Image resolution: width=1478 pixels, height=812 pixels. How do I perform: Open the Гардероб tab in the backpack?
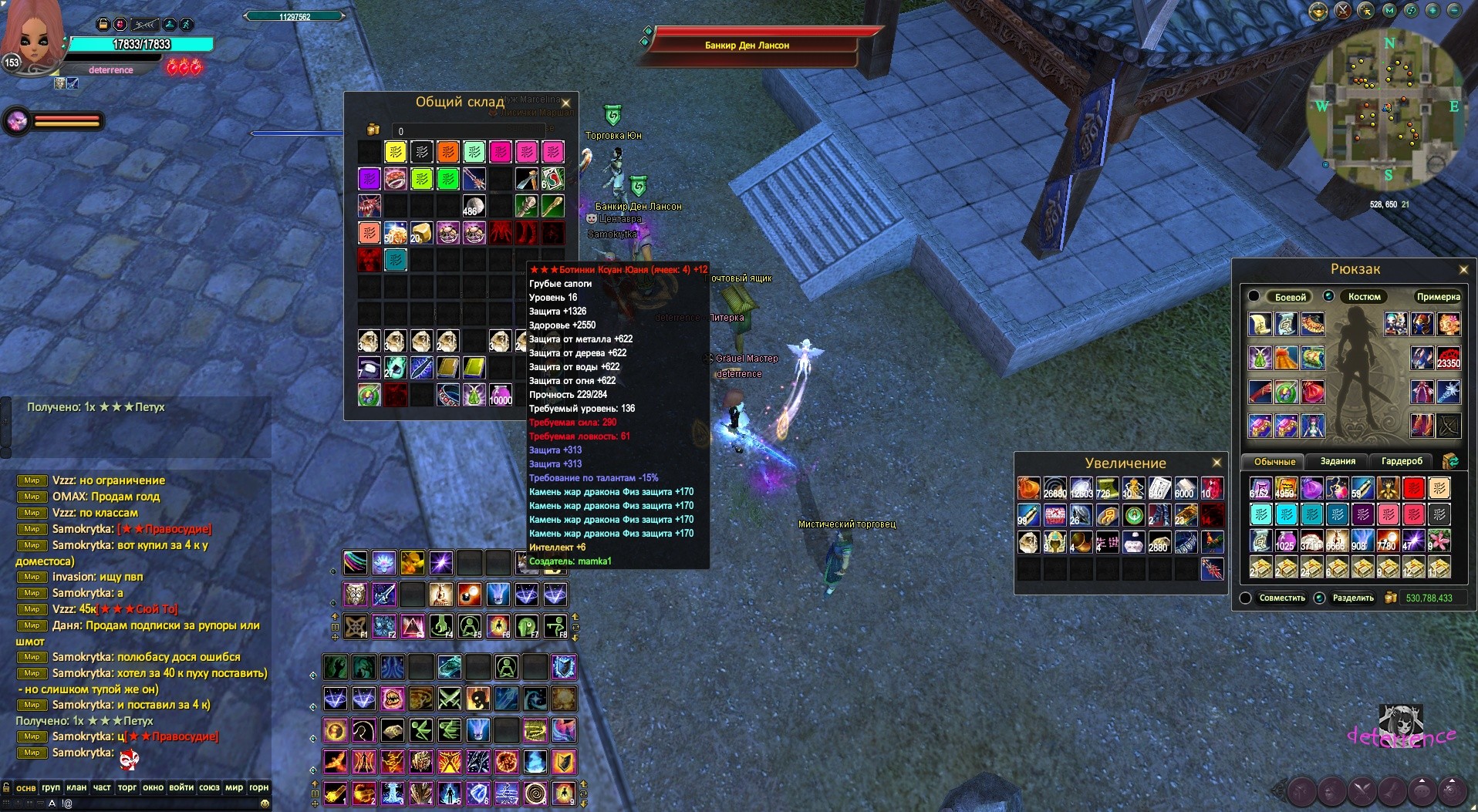[x=1402, y=461]
